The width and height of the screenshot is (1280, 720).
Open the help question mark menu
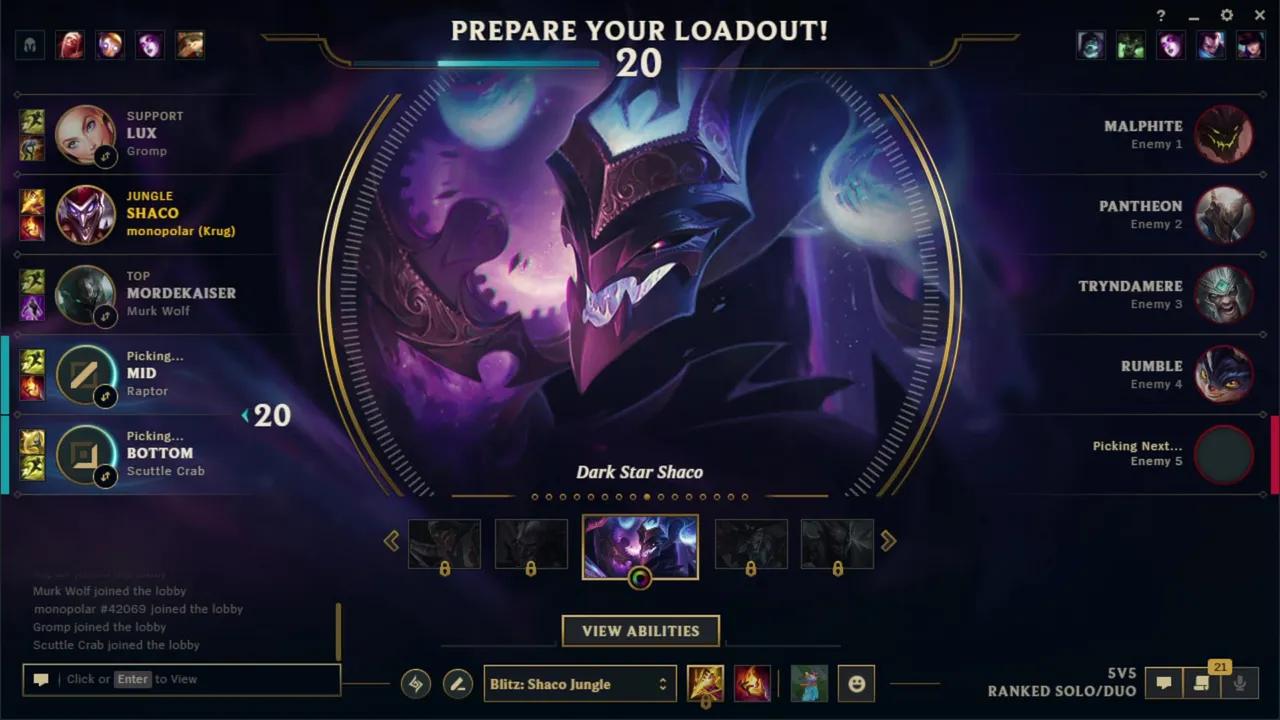[1160, 15]
